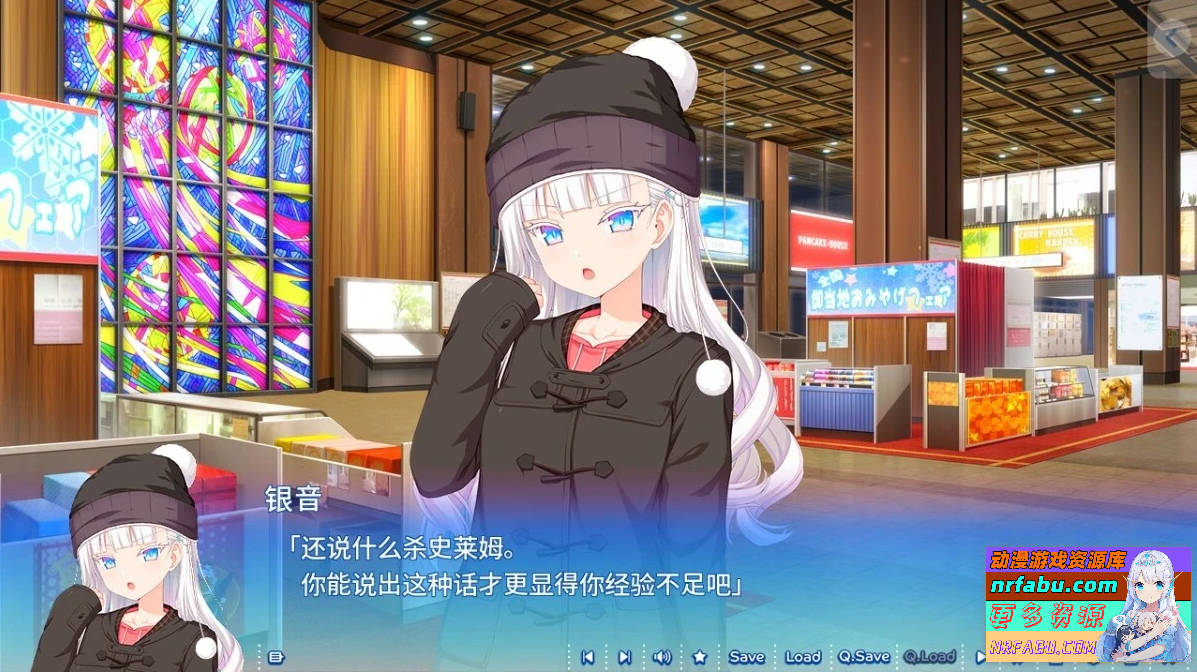1197x672 pixels.
Task: Open the backlog text log icon
Action: 277,657
